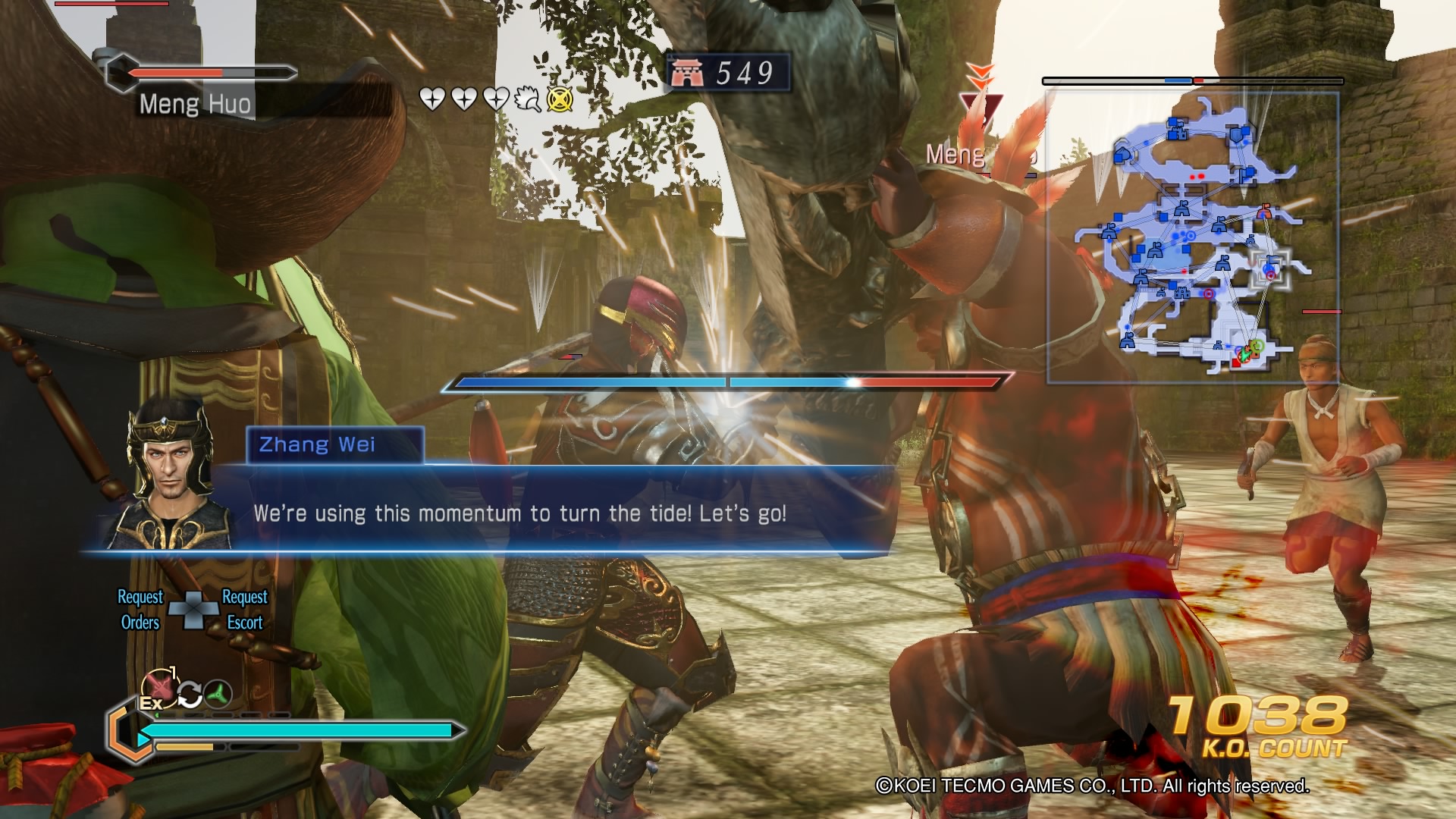
Task: Select the pink crossed-weapons item icon above the Ex gauge
Action: point(159,686)
